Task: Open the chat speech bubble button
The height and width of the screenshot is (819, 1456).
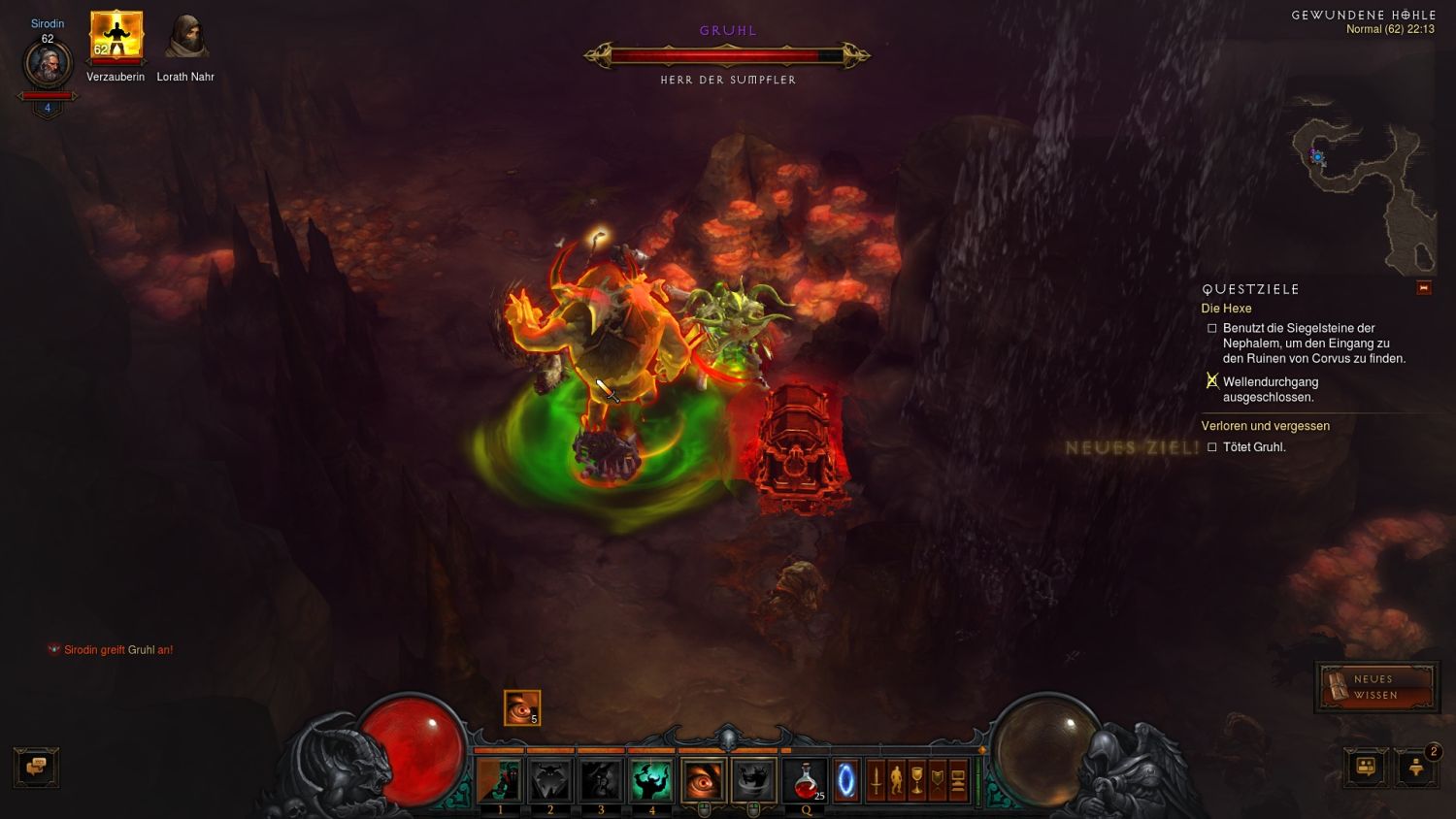Action: 37,767
